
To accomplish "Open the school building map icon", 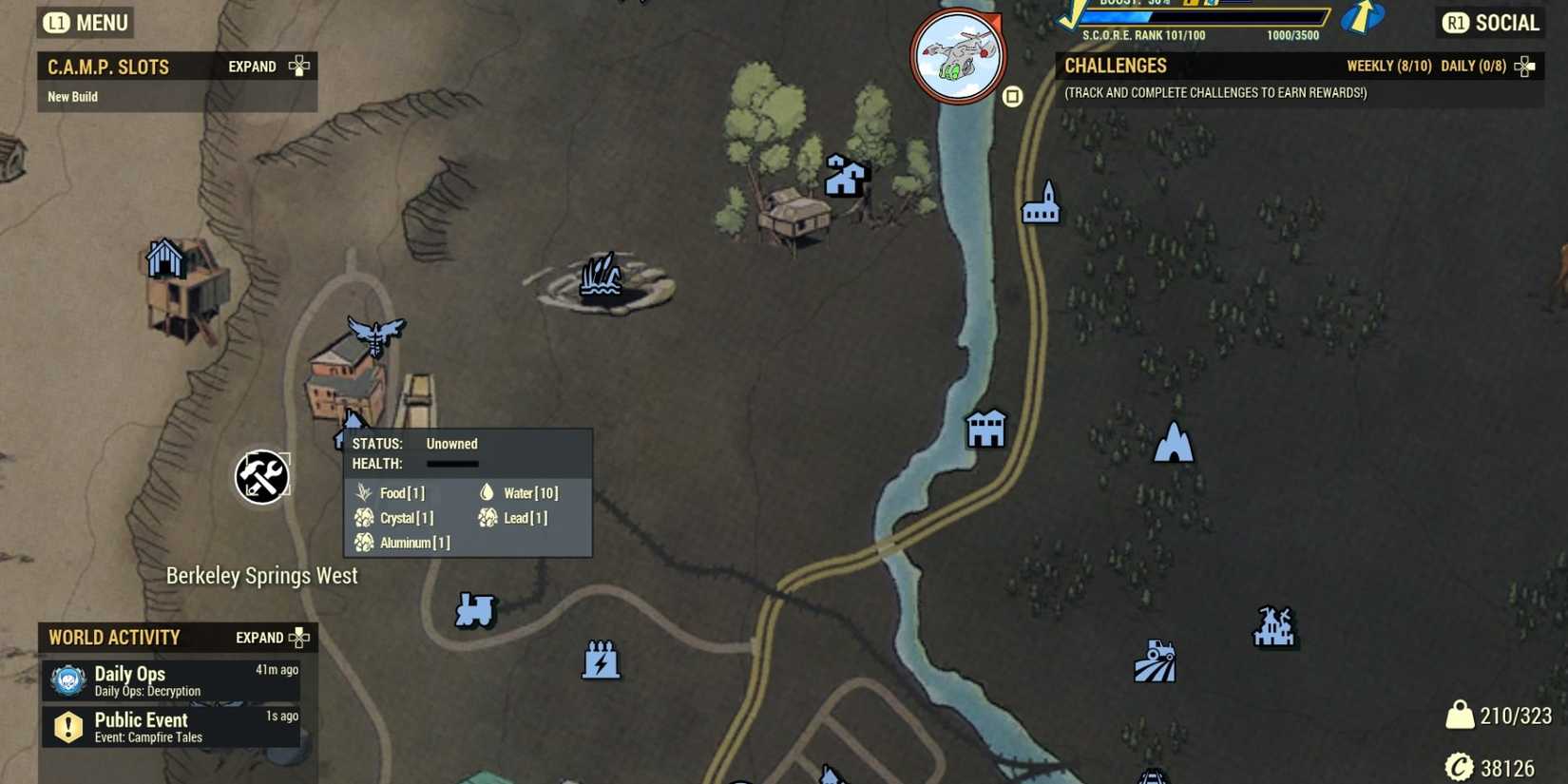I will tap(985, 428).
